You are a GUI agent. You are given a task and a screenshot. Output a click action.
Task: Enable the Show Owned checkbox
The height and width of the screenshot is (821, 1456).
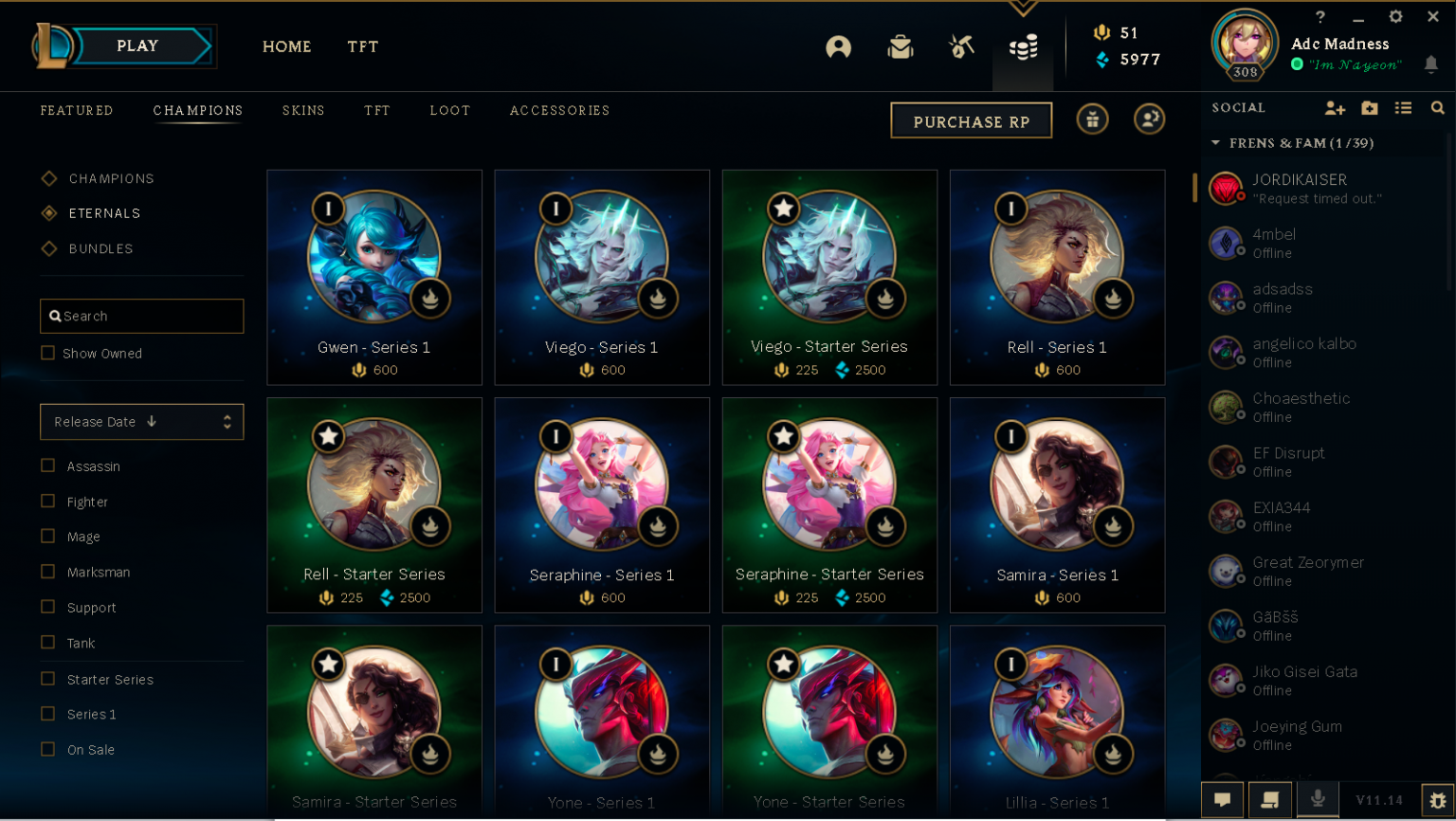click(x=47, y=353)
